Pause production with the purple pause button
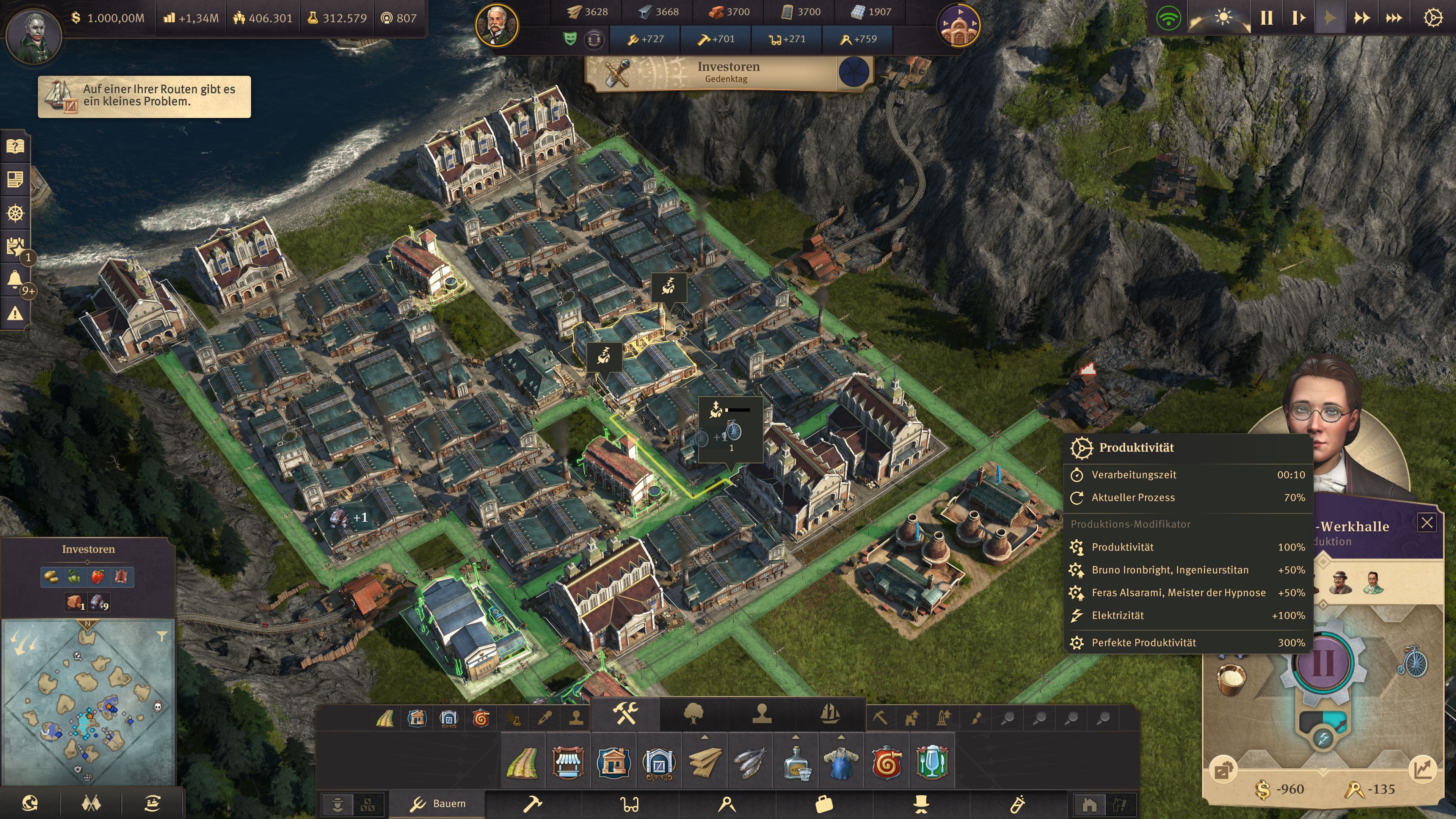 point(1323,662)
